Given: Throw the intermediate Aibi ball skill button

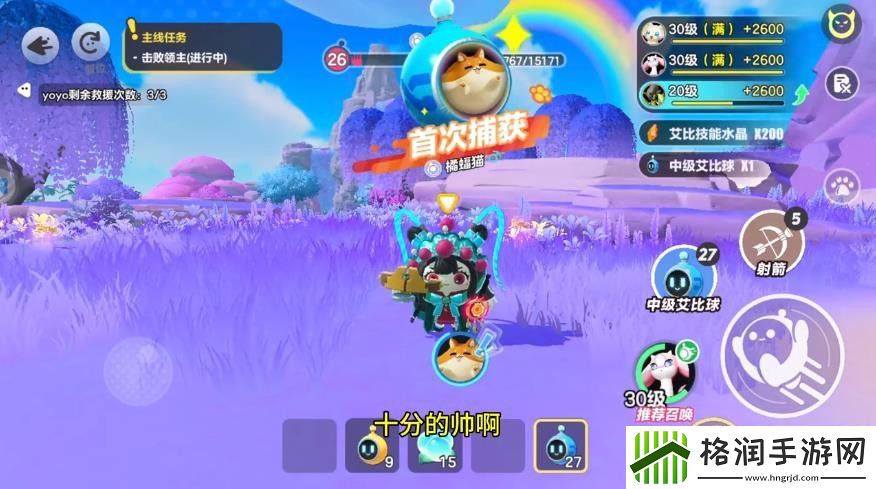Looking at the screenshot, I should [684, 274].
